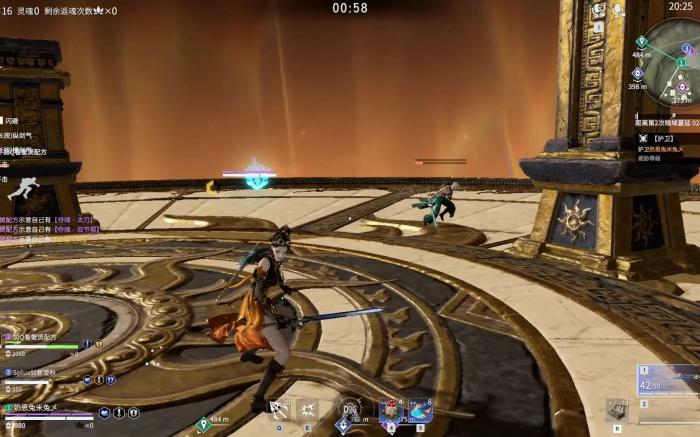Toggle the microphone icon at top right
The image size is (700, 437).
[x=618, y=10]
